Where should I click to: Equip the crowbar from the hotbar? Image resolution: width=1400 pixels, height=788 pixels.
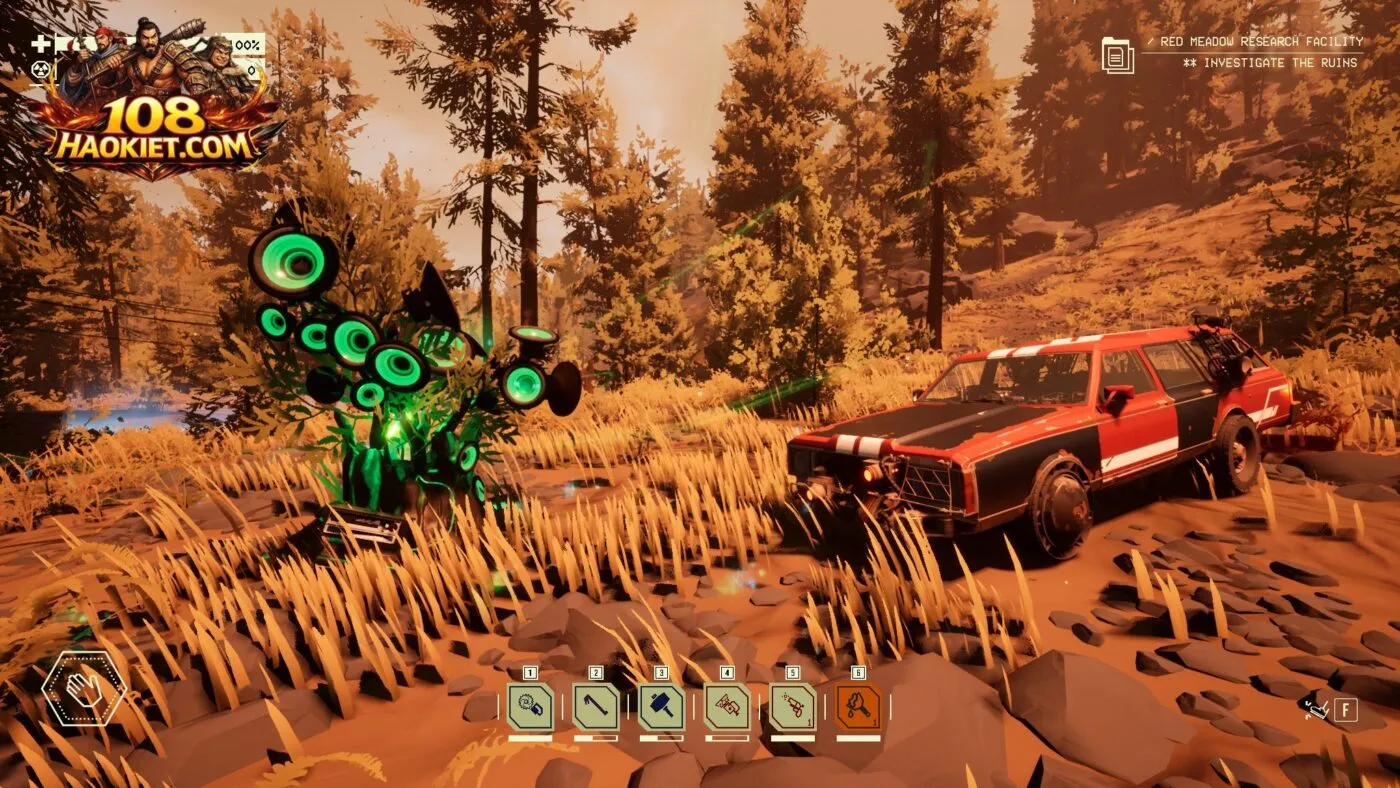596,707
